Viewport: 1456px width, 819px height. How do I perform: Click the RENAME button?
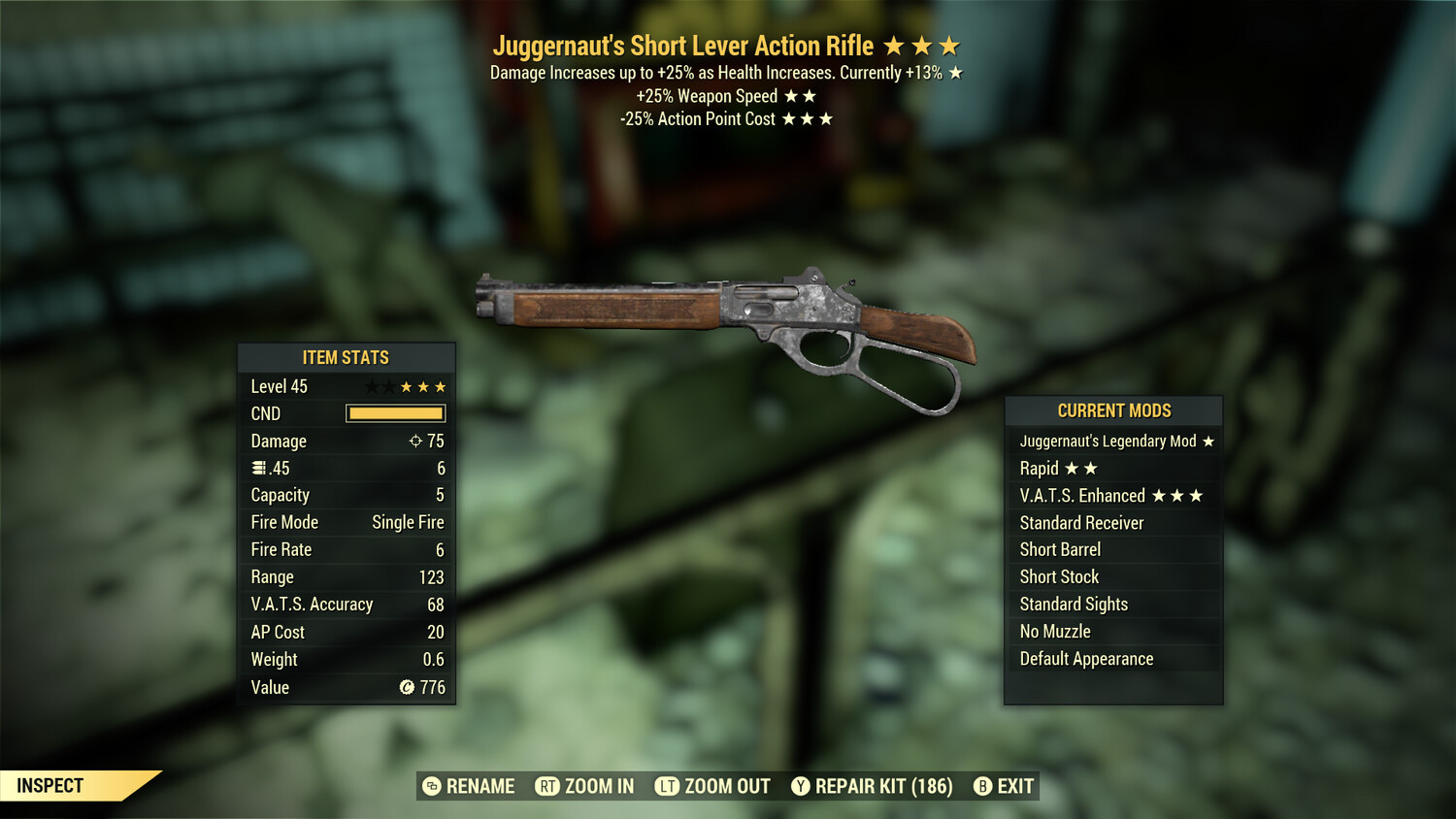(x=480, y=786)
